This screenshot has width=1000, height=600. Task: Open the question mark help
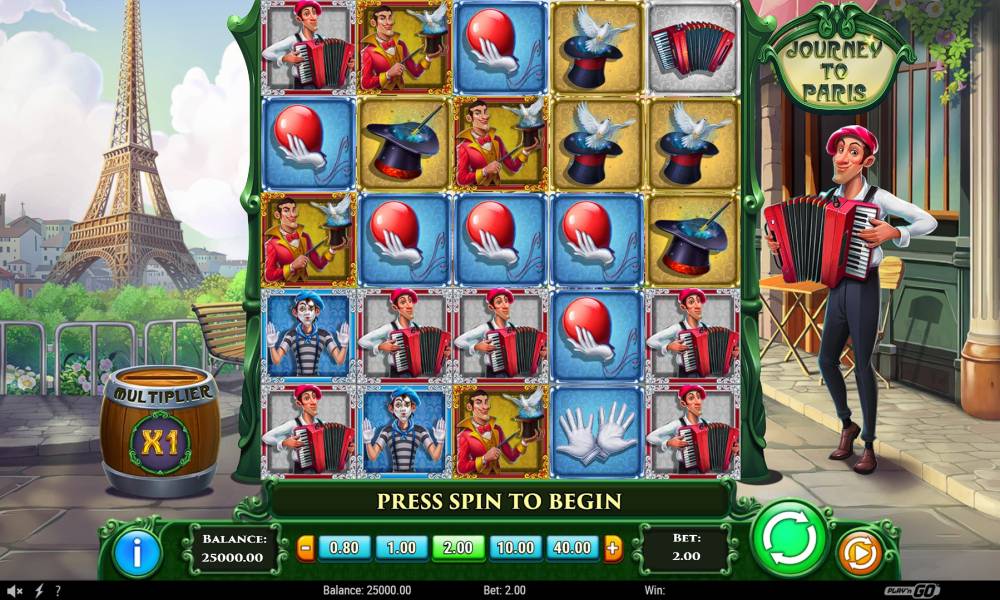pos(58,591)
